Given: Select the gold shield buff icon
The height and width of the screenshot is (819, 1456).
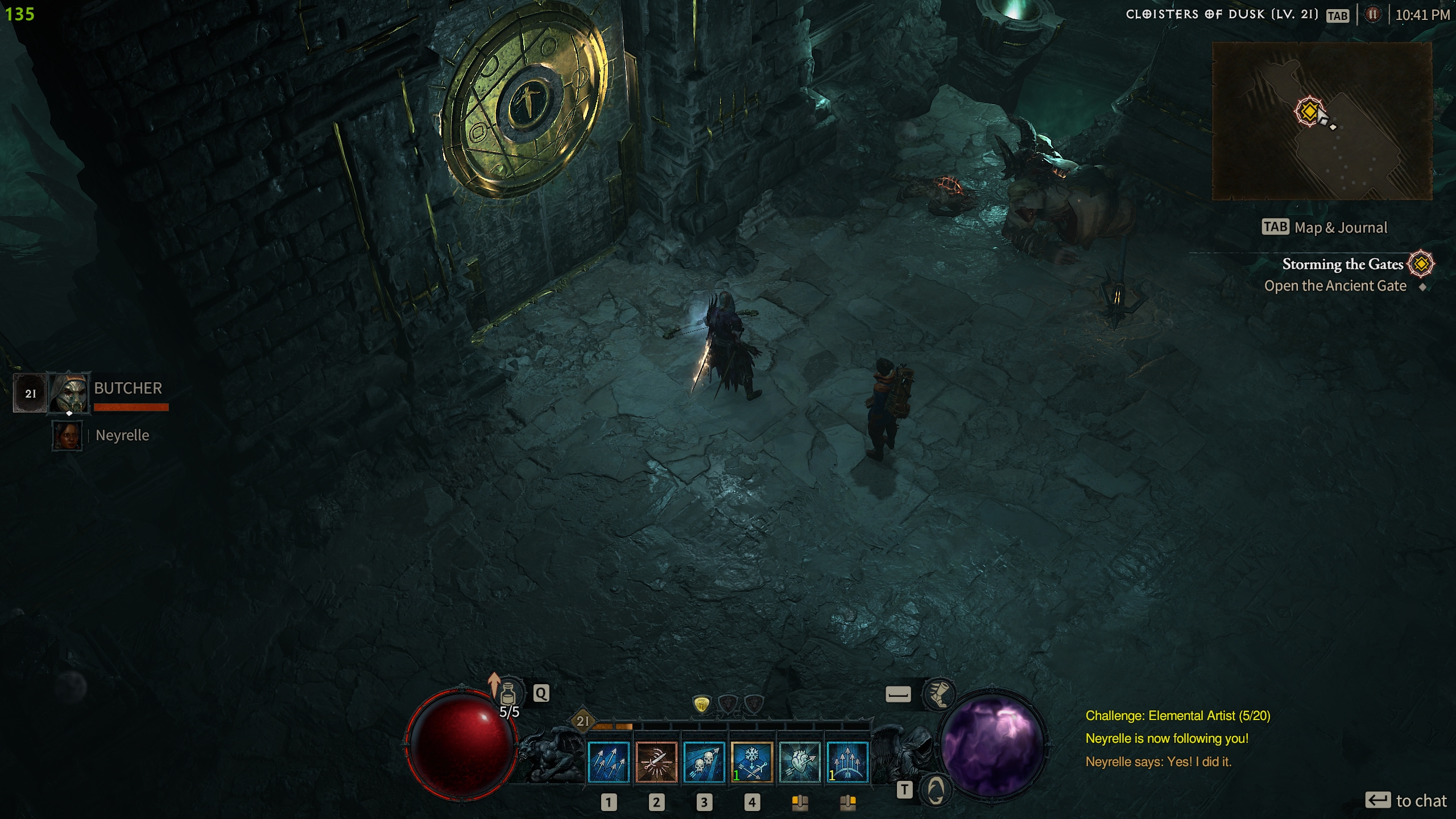Looking at the screenshot, I should click(x=702, y=705).
